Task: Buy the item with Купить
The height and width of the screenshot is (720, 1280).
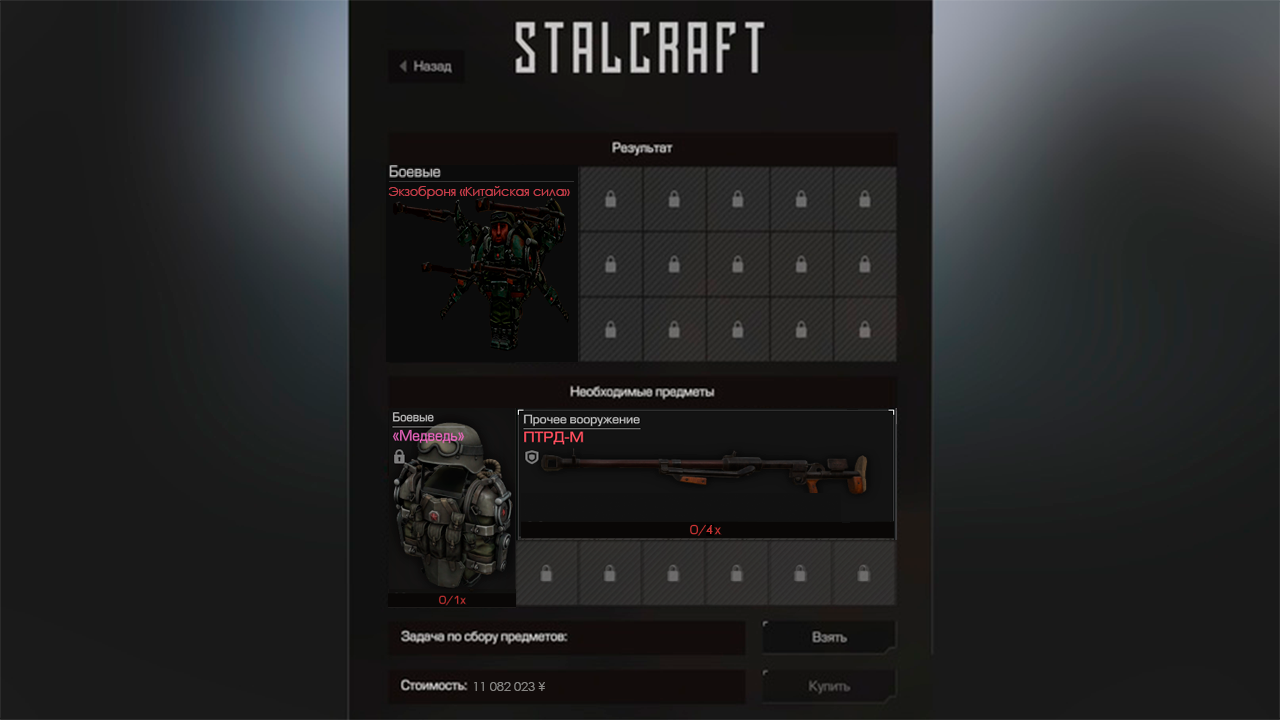Action: pos(829,686)
